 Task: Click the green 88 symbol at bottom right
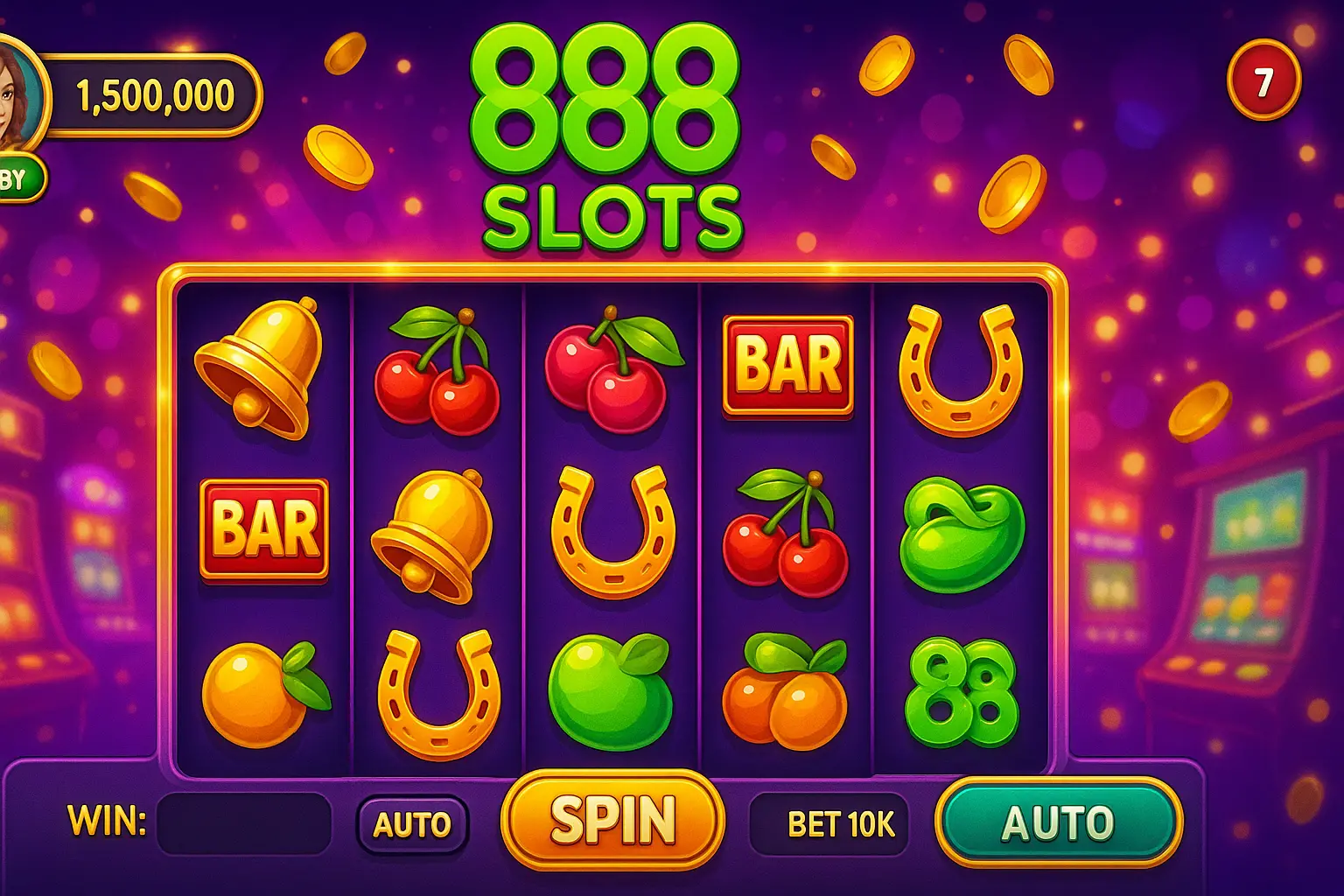(x=962, y=696)
